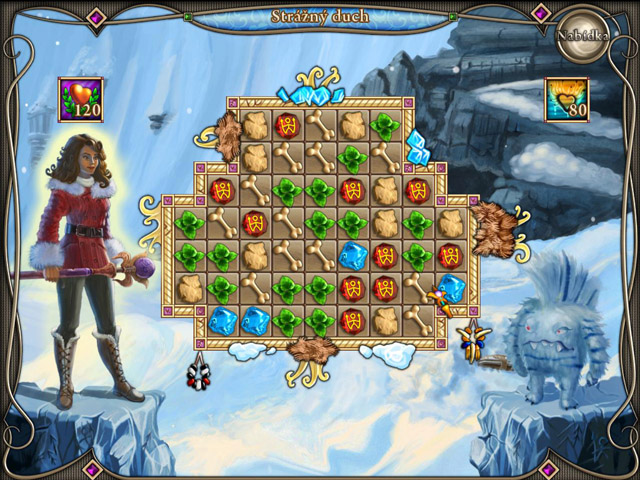Select the fur tile between two red runes
This screenshot has height=480, width=640.
pos(385,191)
